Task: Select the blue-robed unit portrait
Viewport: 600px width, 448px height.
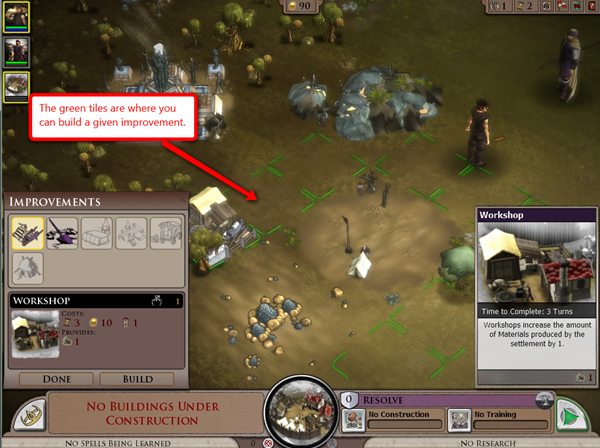Action: 16,51
